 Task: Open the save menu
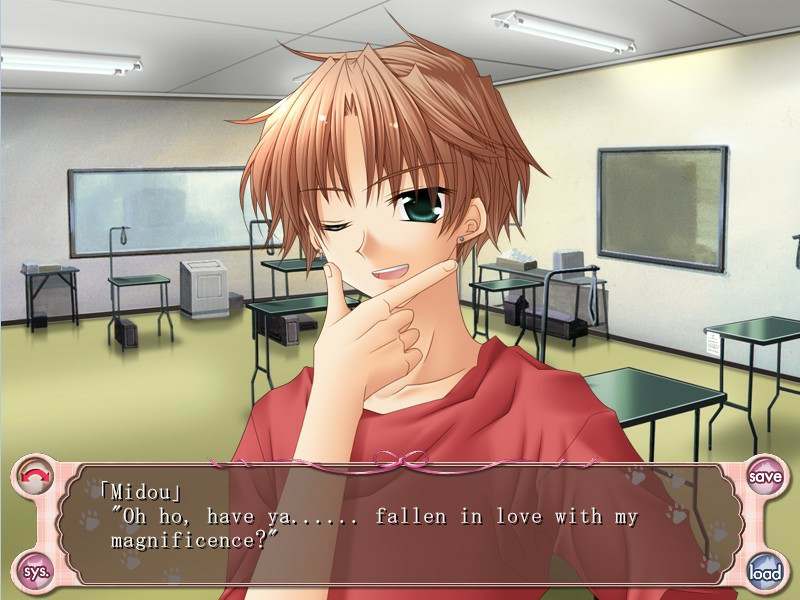765,476
